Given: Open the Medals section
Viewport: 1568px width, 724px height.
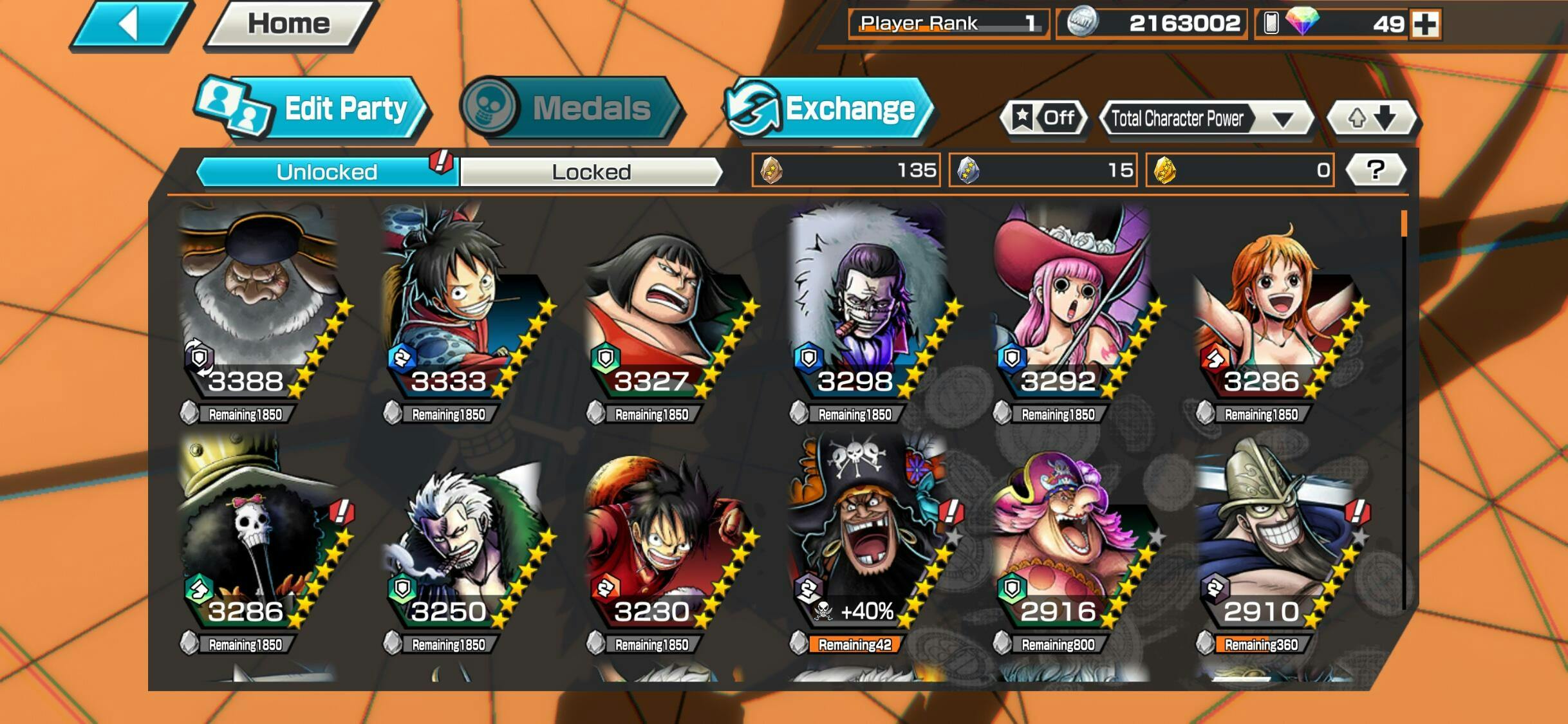Looking at the screenshot, I should 570,108.
